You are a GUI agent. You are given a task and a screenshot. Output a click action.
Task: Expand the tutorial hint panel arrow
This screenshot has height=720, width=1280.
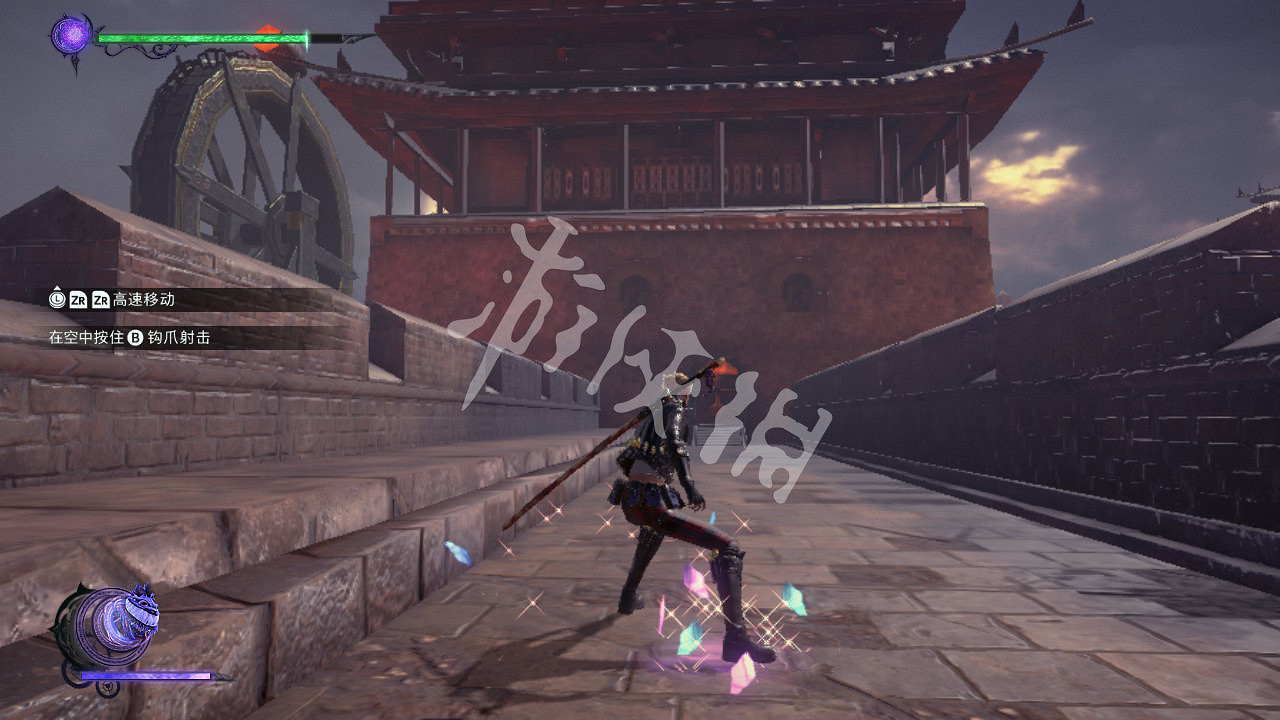[x=55, y=288]
